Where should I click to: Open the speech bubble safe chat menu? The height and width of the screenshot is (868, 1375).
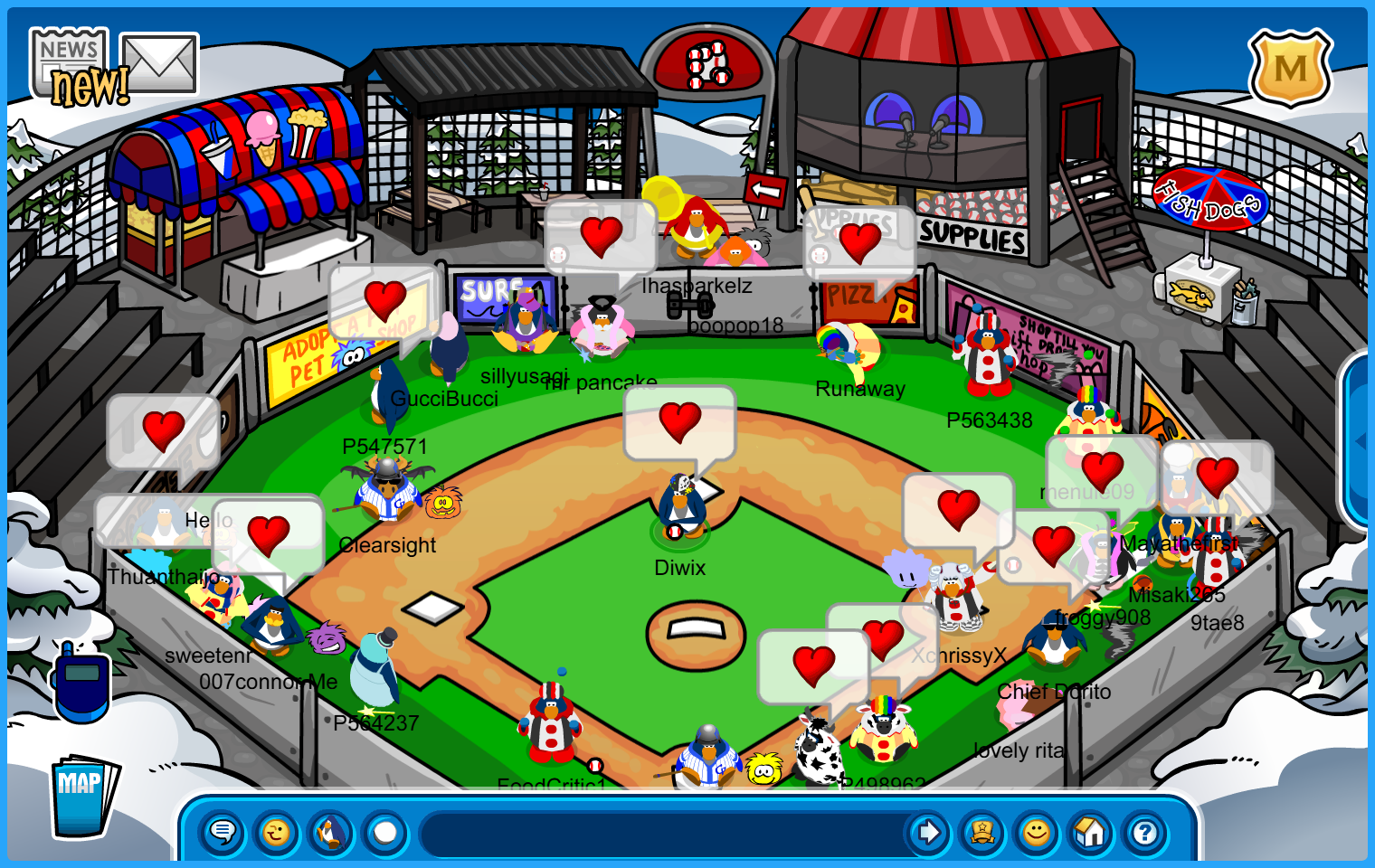click(223, 832)
